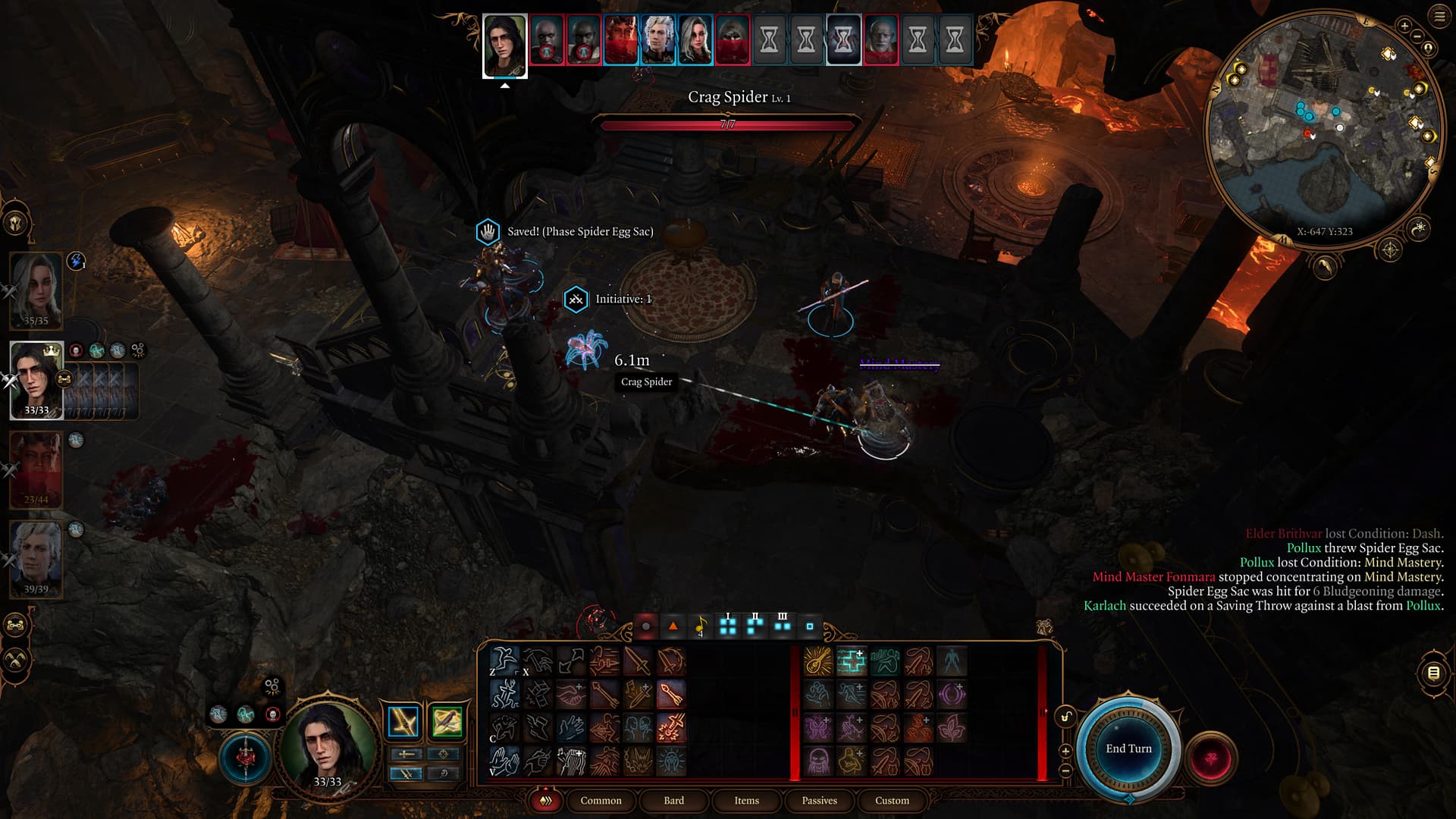Select the Passives hotbar tab
Screen dimensions: 1456x819
point(819,800)
